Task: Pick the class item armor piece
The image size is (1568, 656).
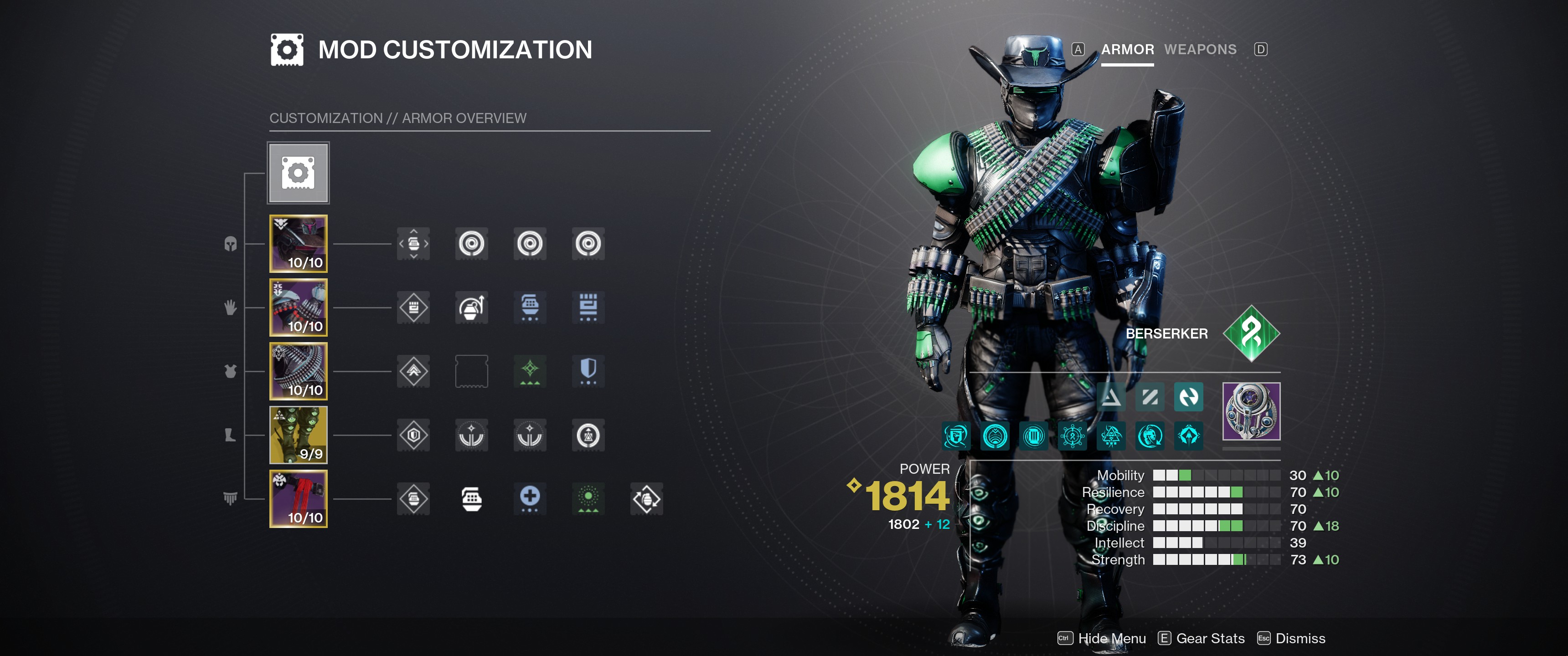Action: pyautogui.click(x=298, y=499)
